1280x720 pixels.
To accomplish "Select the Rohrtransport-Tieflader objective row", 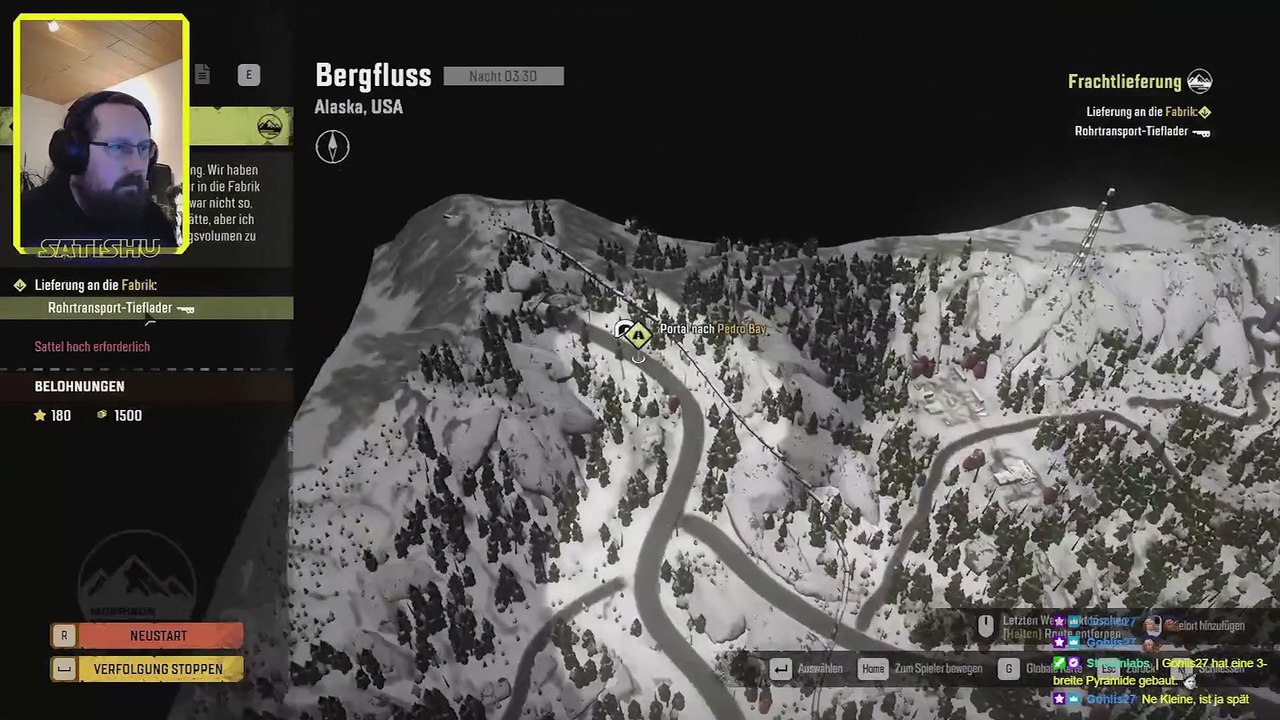I will coord(146,309).
